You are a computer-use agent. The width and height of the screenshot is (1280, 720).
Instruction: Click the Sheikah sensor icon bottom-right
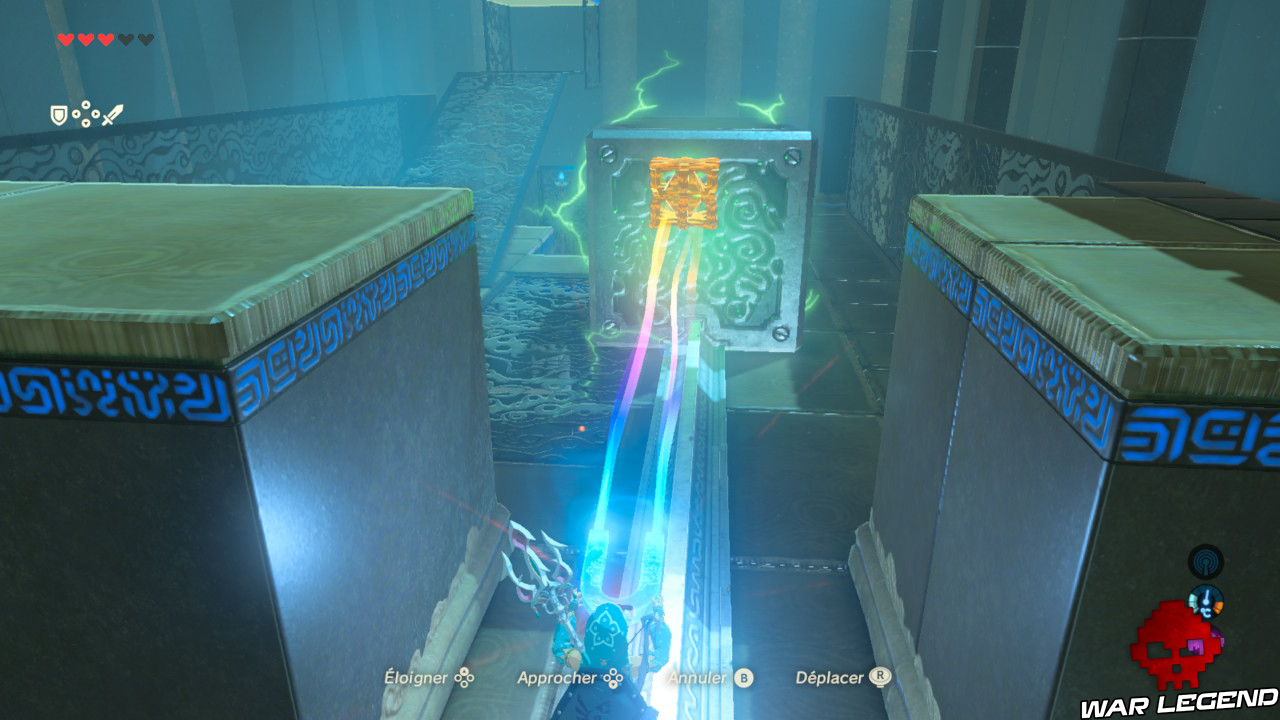(x=1206, y=561)
